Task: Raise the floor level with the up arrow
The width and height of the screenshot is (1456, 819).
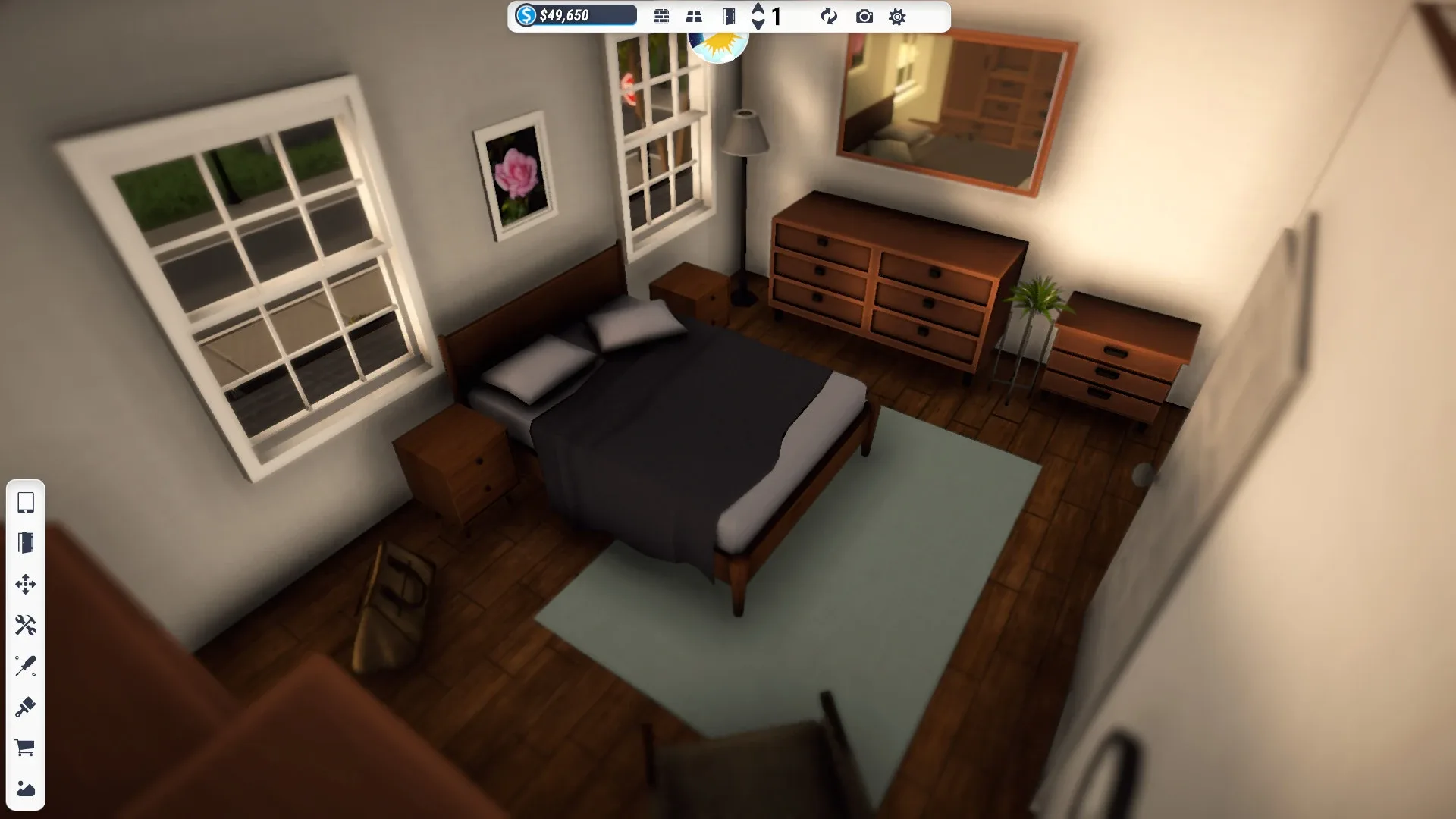Action: click(758, 8)
